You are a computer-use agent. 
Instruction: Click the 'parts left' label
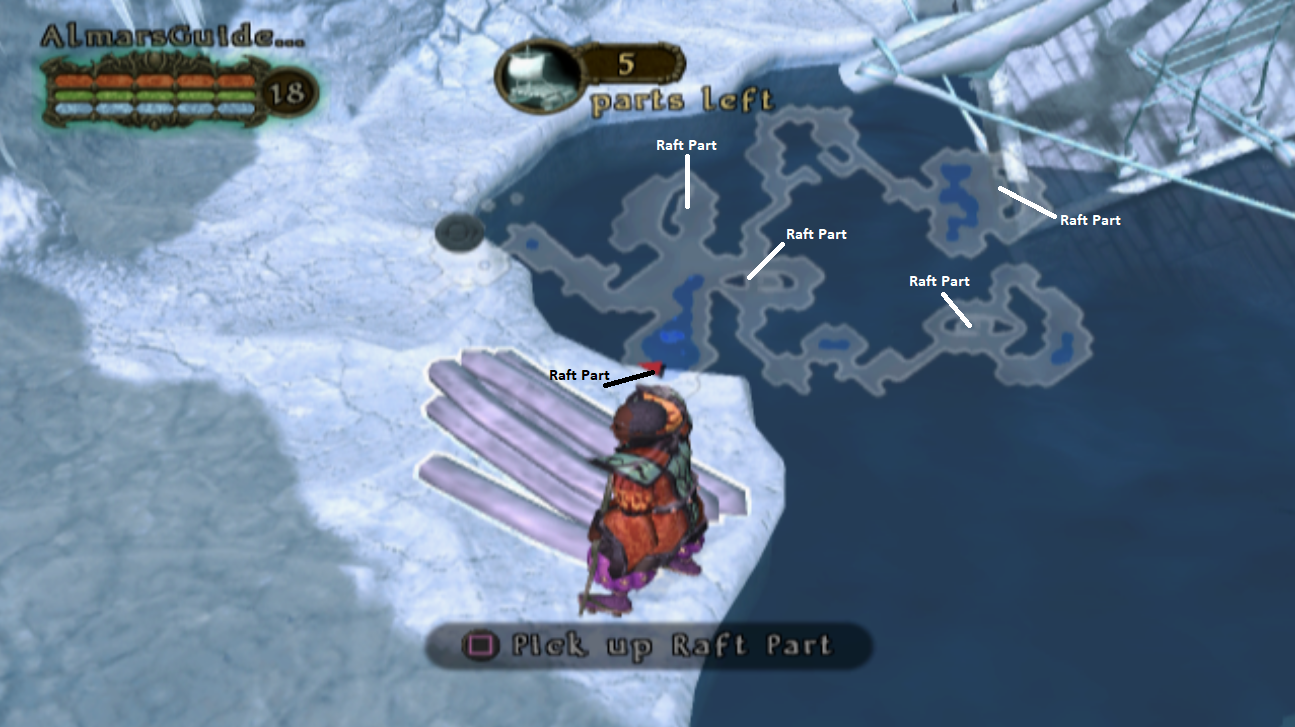click(682, 99)
